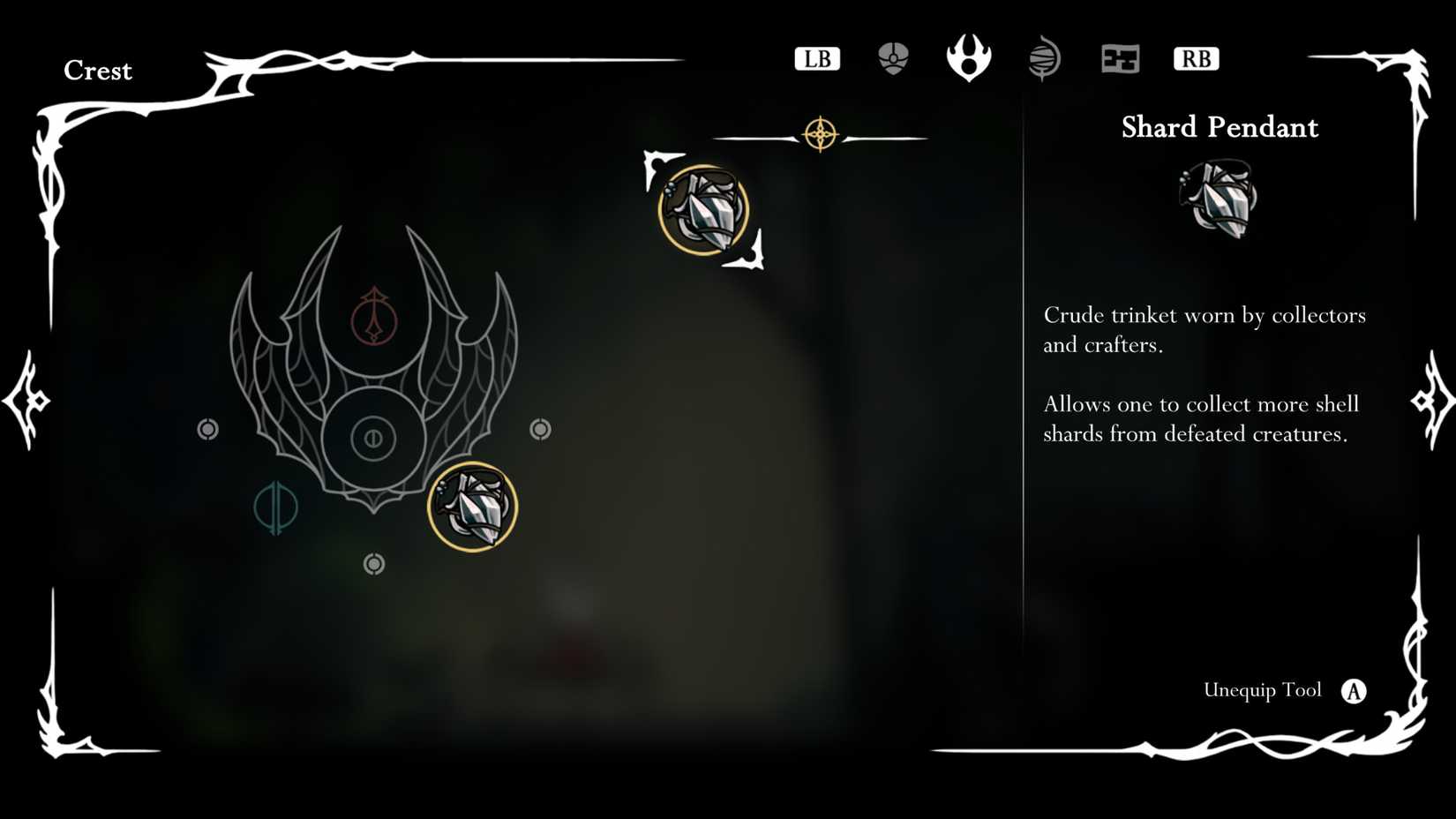
Task: Open the silk spool tab icon
Action: [x=1045, y=56]
